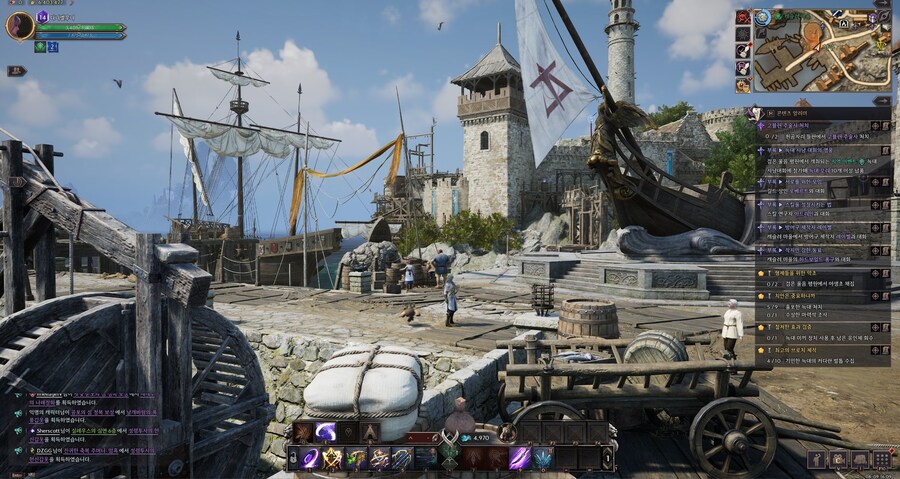Trigger the purple diagonal slash skill
This screenshot has height=479, width=900.
519,458
